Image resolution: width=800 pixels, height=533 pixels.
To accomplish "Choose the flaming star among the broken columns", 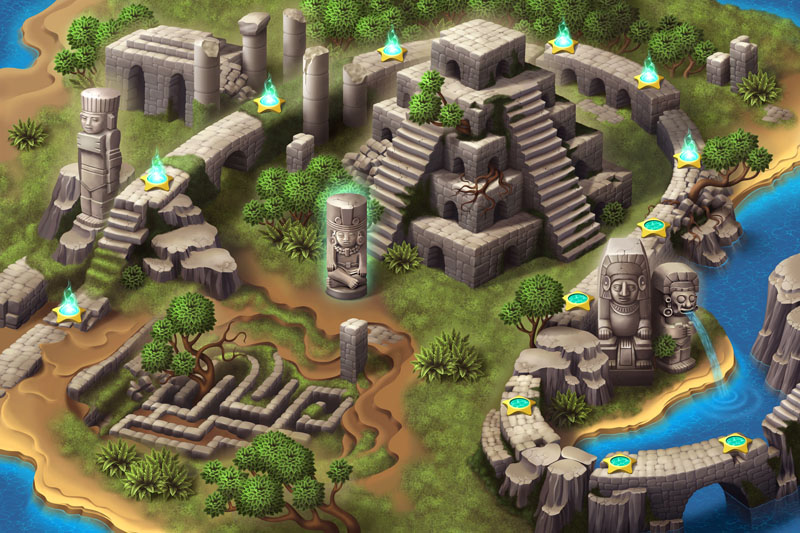I will [268, 99].
